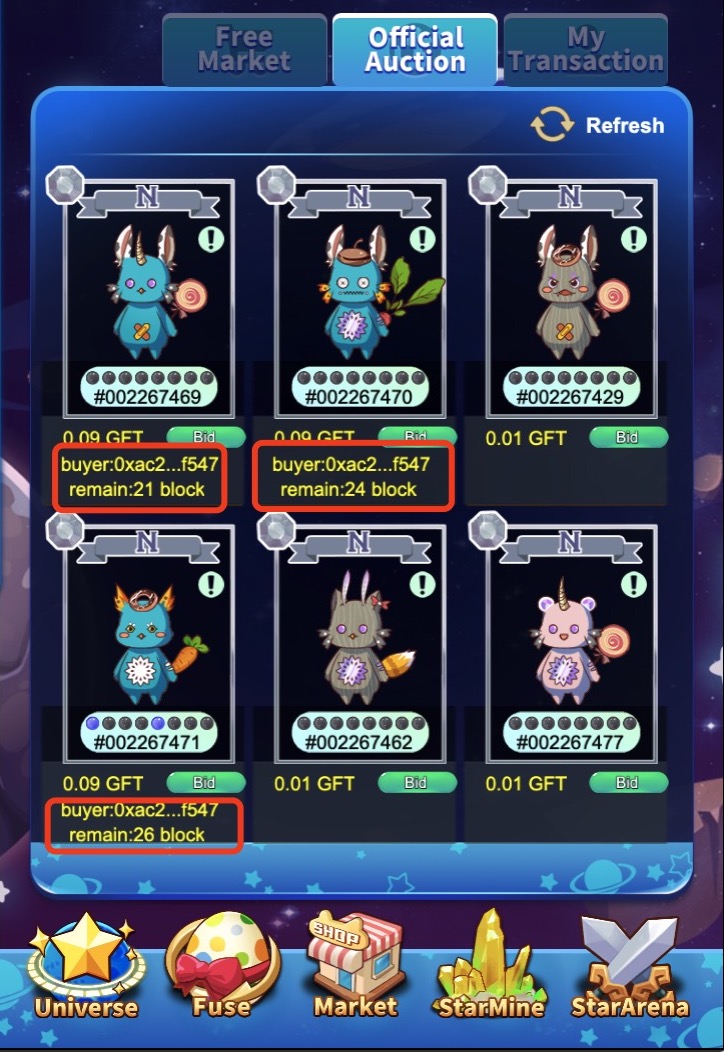Bid on creature #002267471

pos(205,783)
